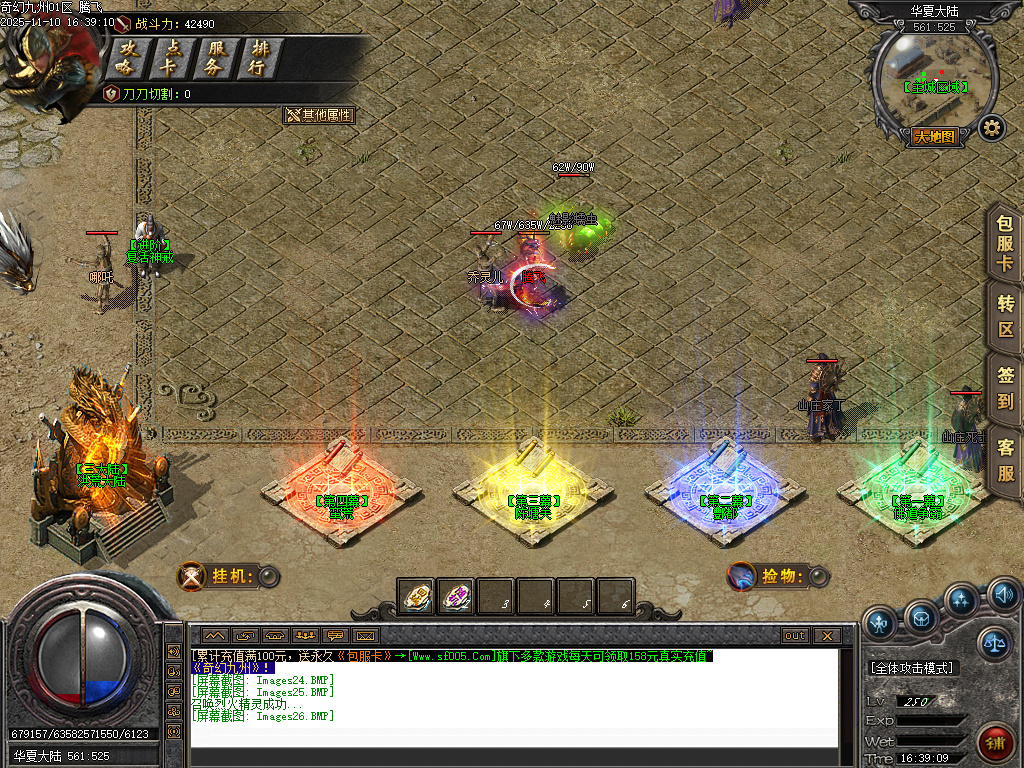Open the 大地图 world map
The width and height of the screenshot is (1024, 768).
[x=935, y=137]
